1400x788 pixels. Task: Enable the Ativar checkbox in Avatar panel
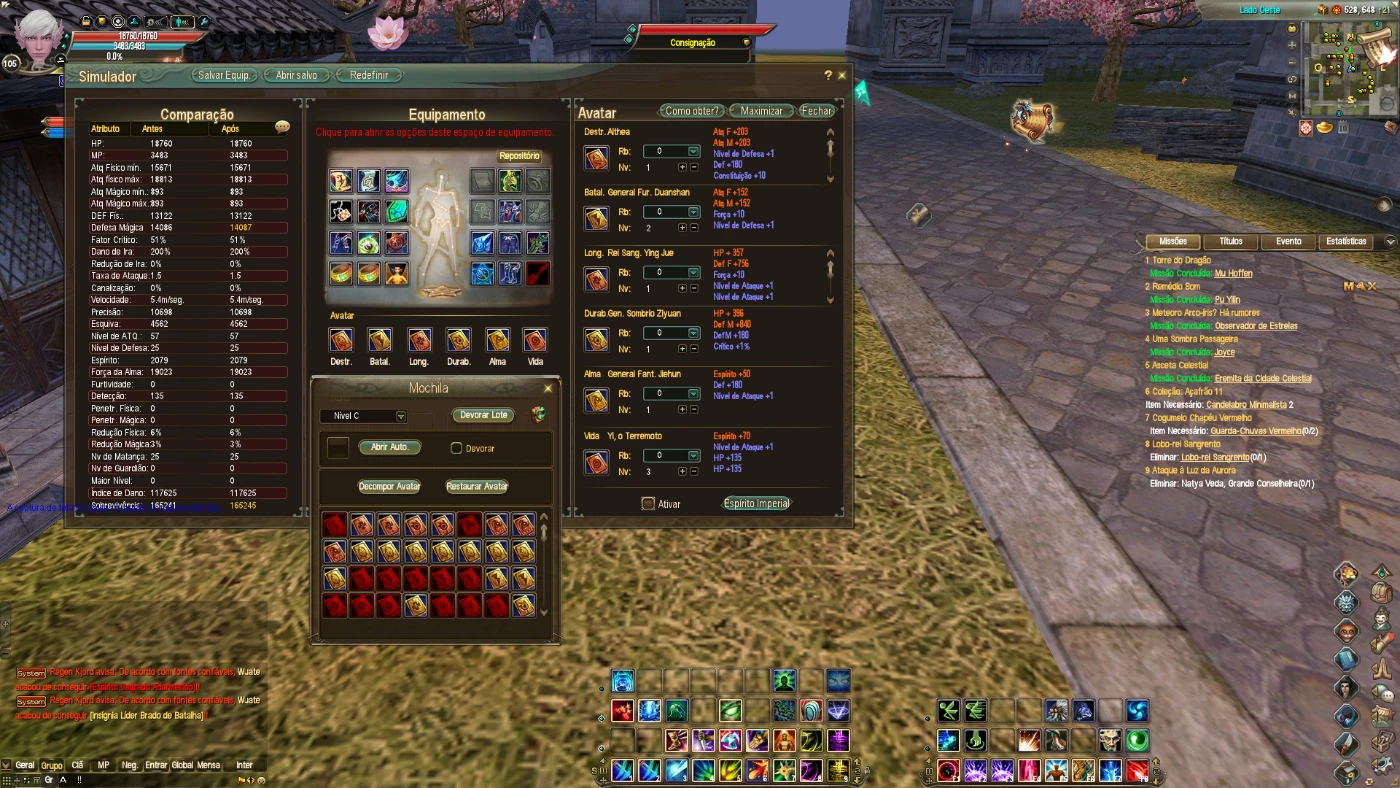tap(649, 504)
